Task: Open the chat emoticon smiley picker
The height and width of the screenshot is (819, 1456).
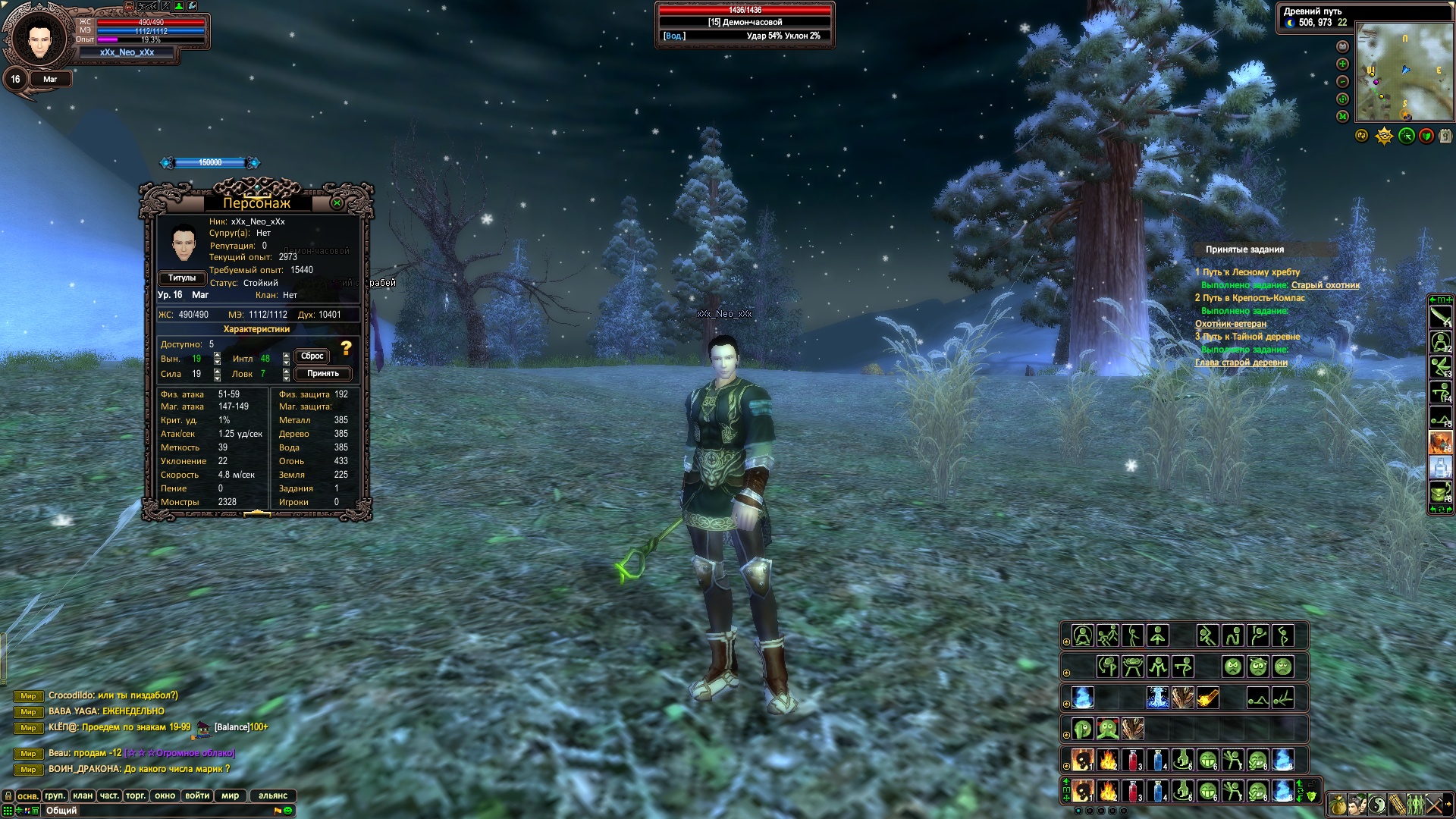Action: pos(288,811)
